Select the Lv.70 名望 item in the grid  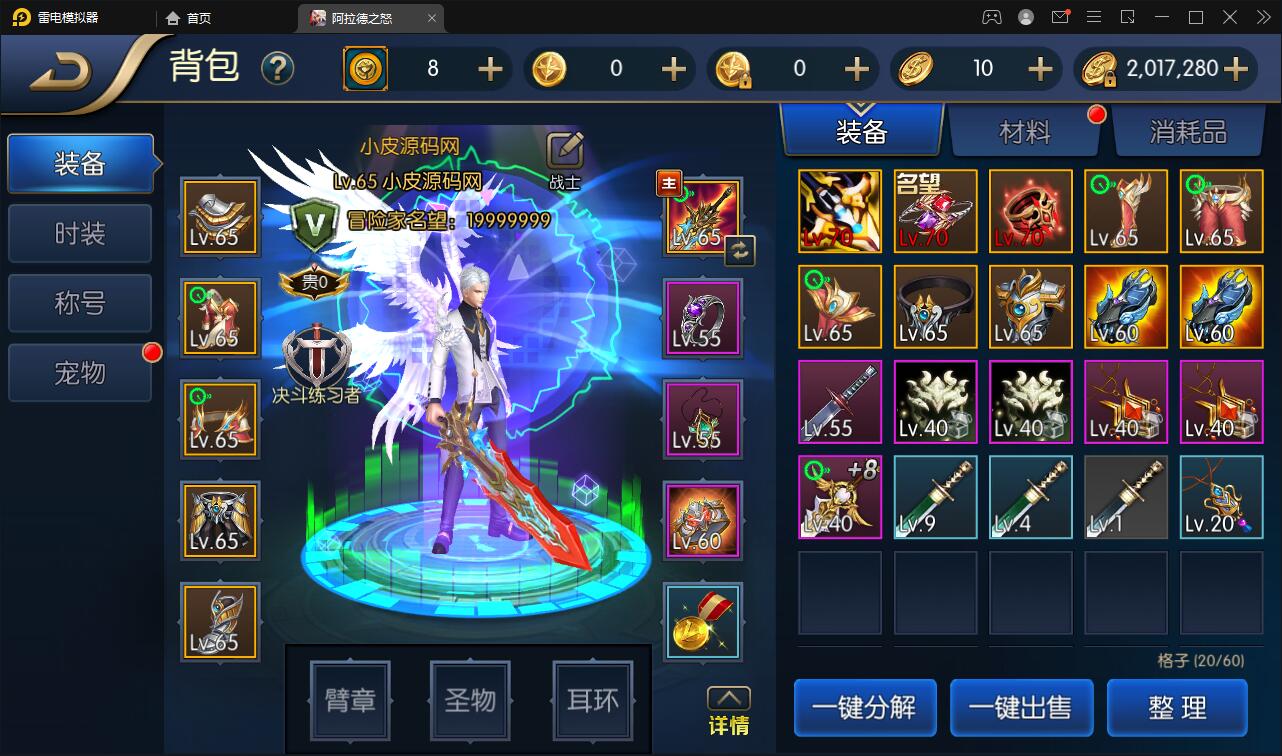tap(934, 211)
